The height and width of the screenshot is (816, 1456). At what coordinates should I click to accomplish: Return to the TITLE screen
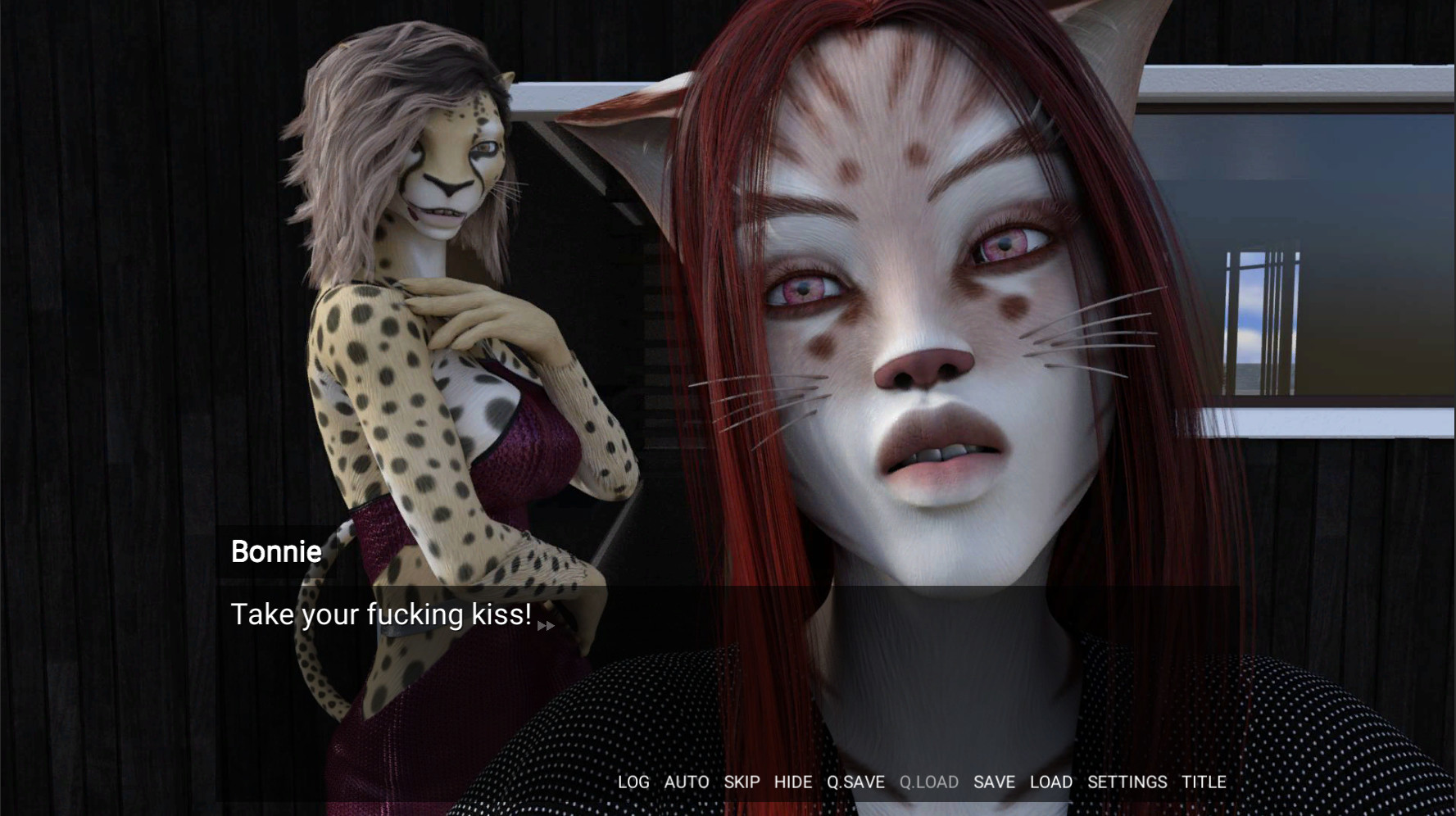coord(1201,782)
